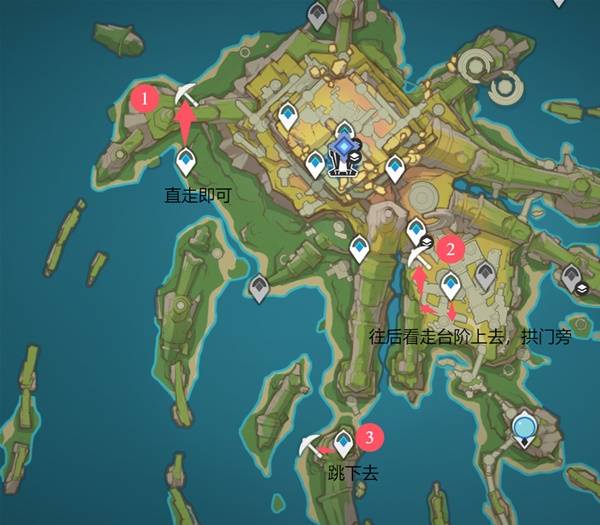Screen dimensions: 600x525
Task: Select the grey waypoint with layers badge, far right
Action: (573, 279)
